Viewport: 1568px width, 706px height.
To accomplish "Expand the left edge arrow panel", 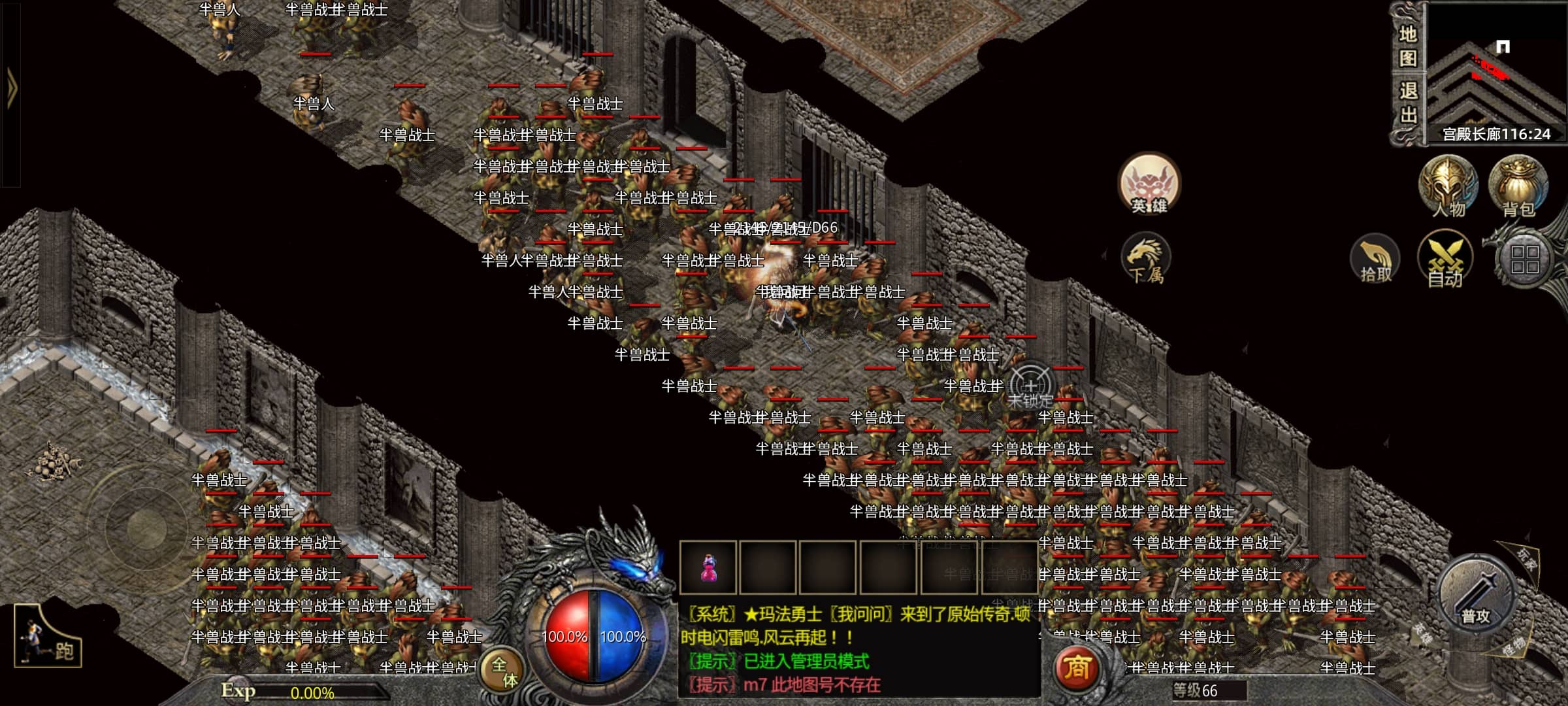I will (11, 88).
